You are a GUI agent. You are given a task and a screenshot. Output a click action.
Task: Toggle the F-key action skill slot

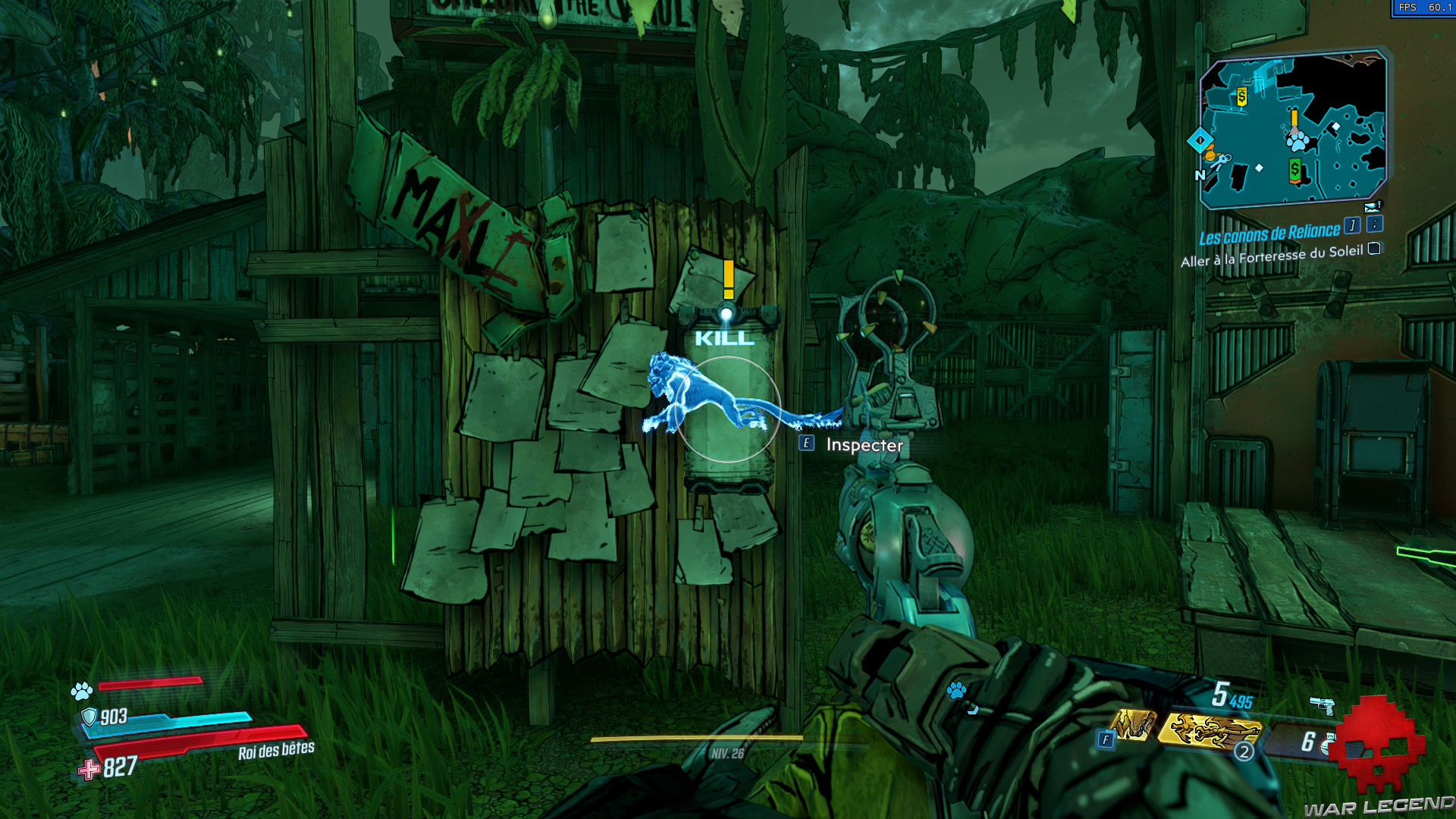pos(1106,739)
